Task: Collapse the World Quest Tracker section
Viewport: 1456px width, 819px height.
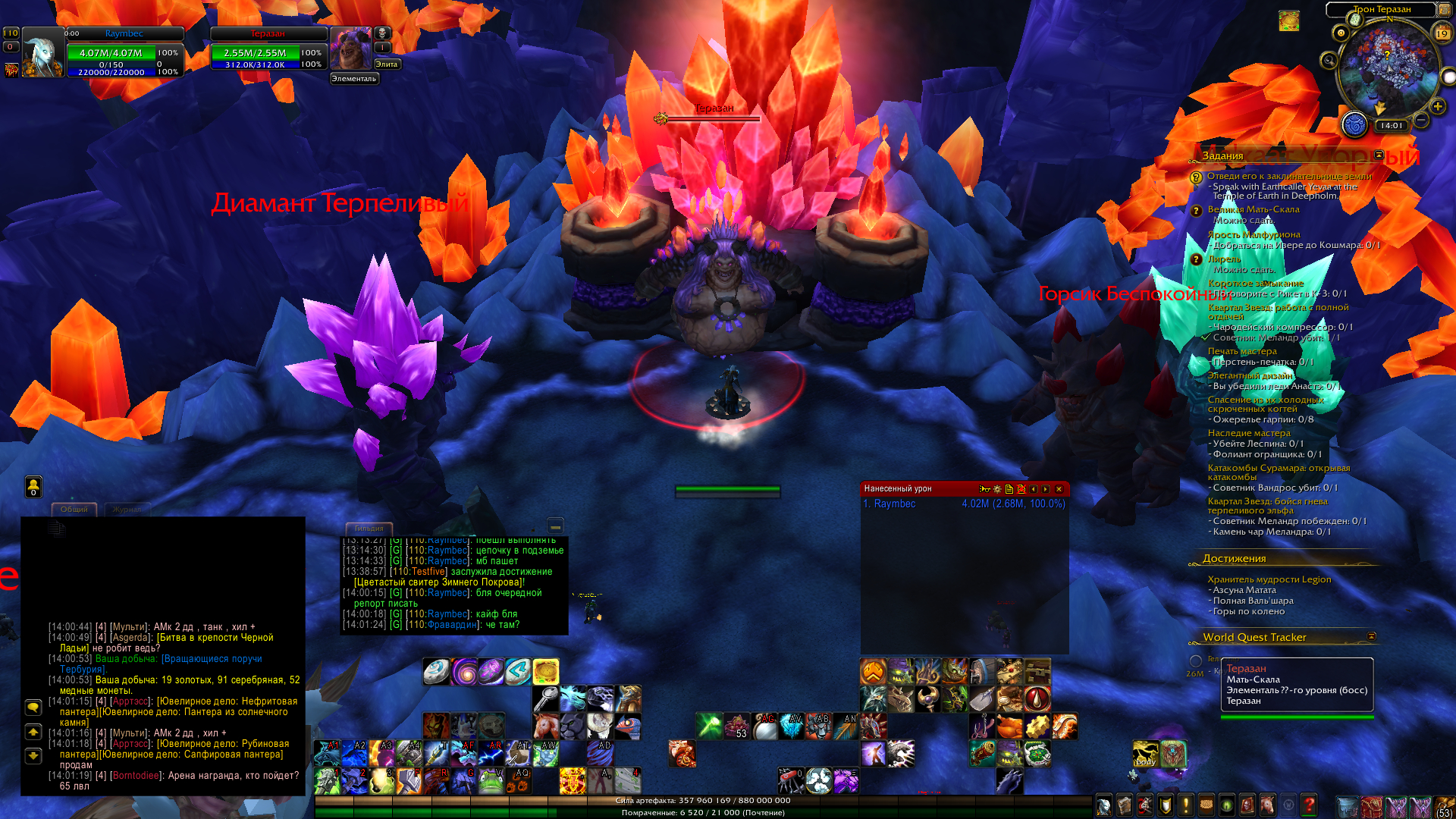Action: click(x=1371, y=636)
